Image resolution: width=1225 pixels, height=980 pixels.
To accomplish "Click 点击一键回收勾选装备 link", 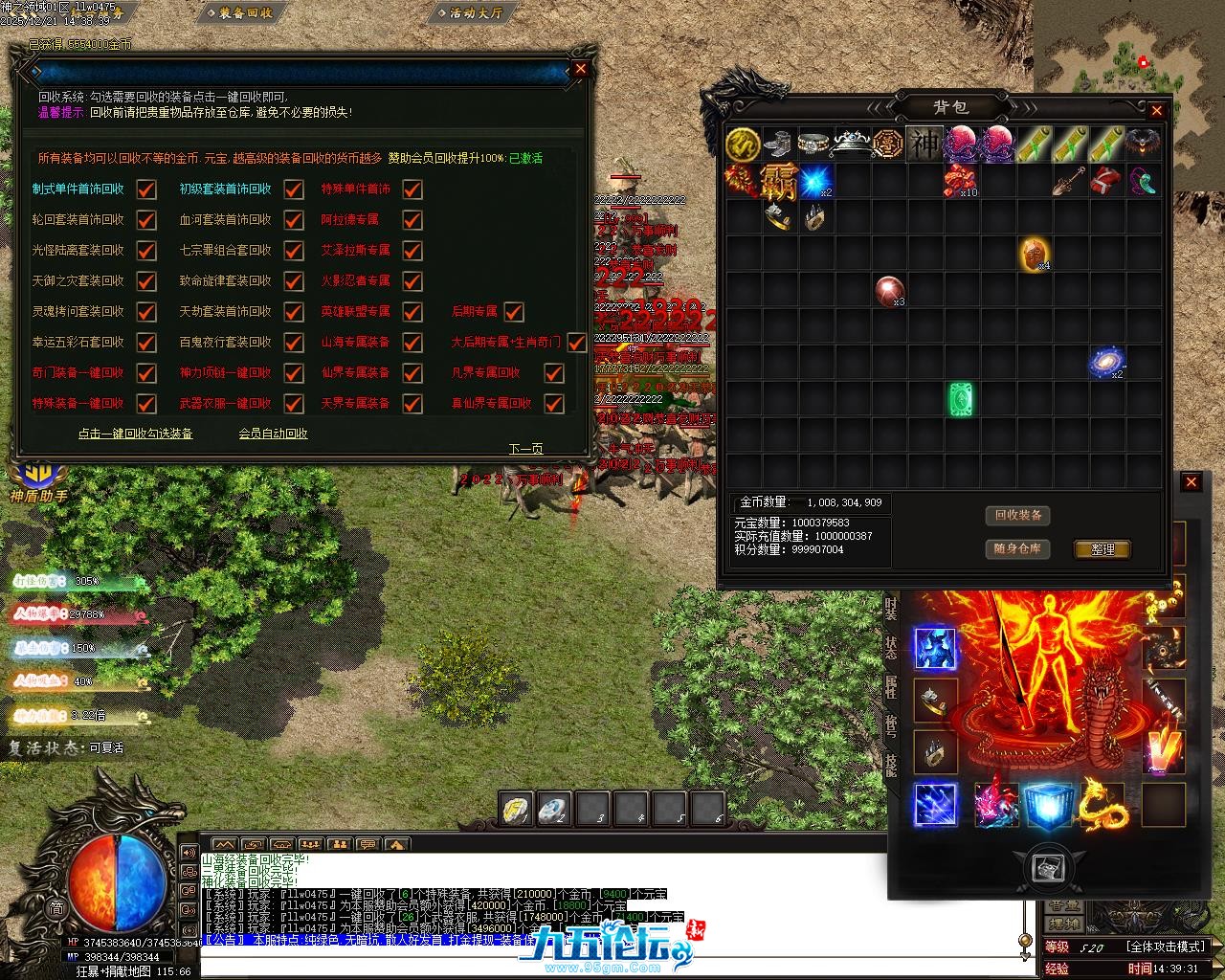I will pyautogui.click(x=135, y=434).
